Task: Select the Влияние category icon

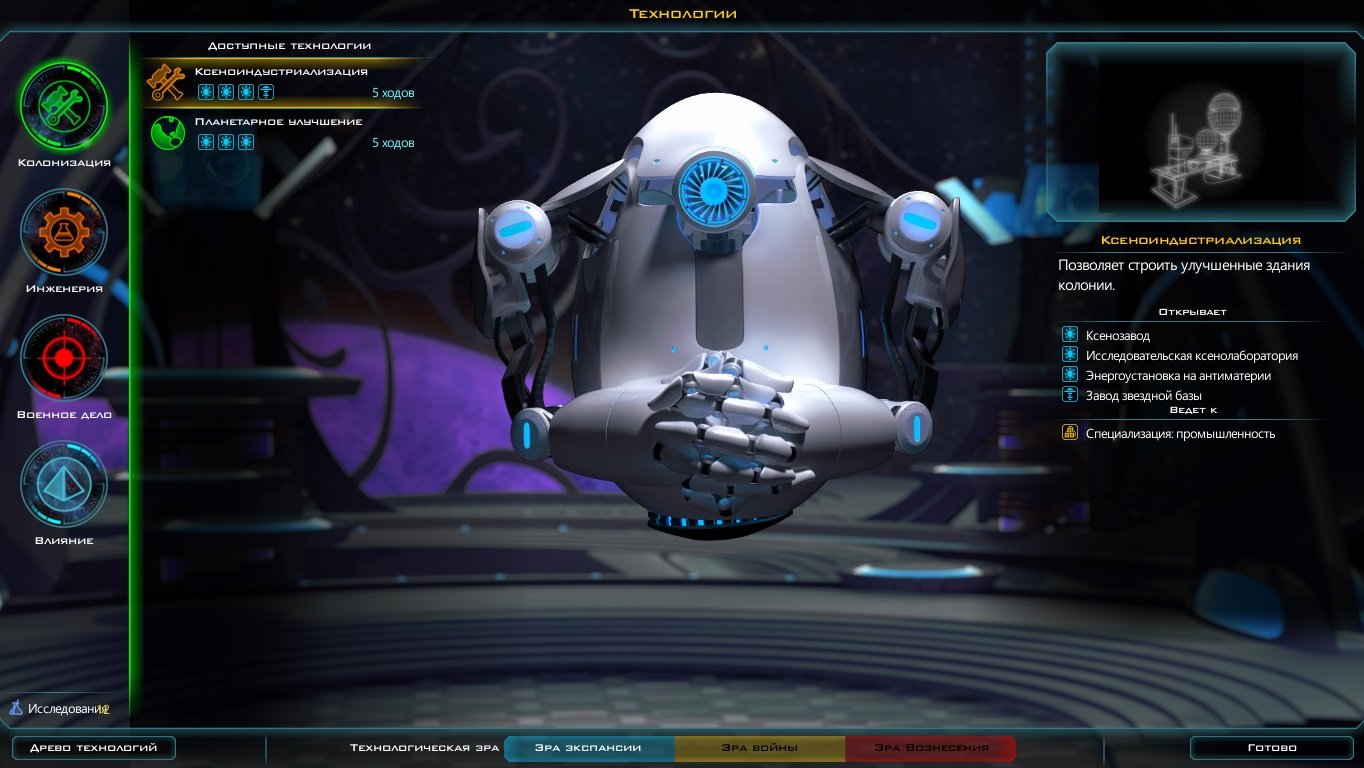Action: pos(64,483)
